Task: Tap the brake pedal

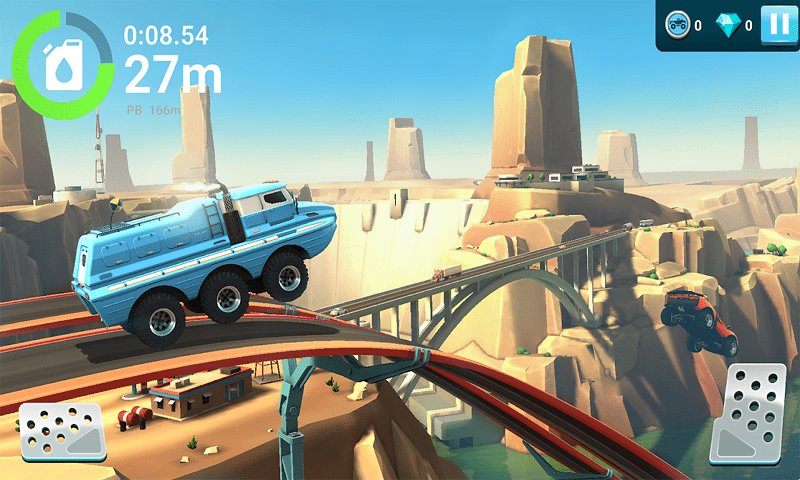Action: [x=62, y=432]
